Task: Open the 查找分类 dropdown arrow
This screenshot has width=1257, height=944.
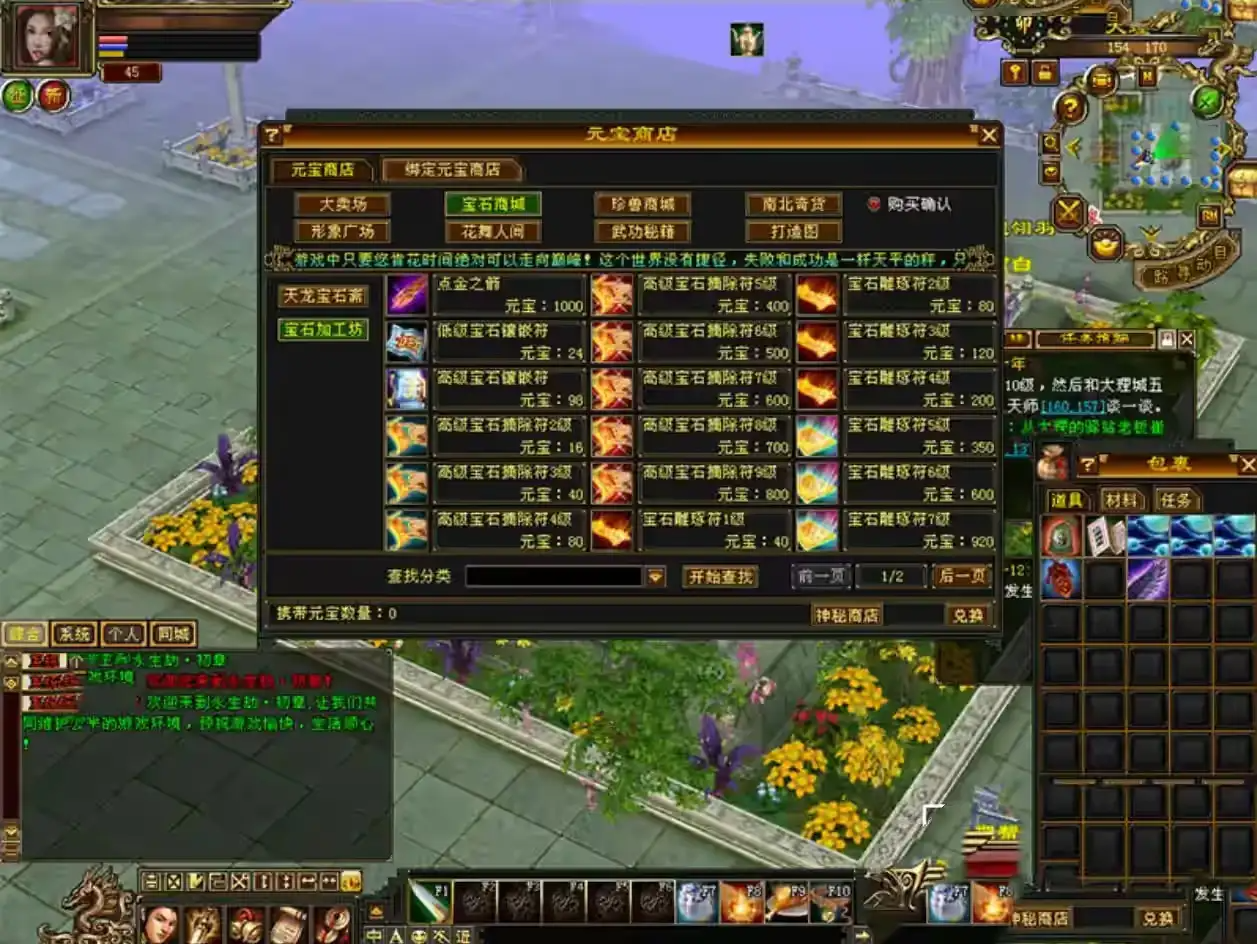Action: (x=655, y=577)
